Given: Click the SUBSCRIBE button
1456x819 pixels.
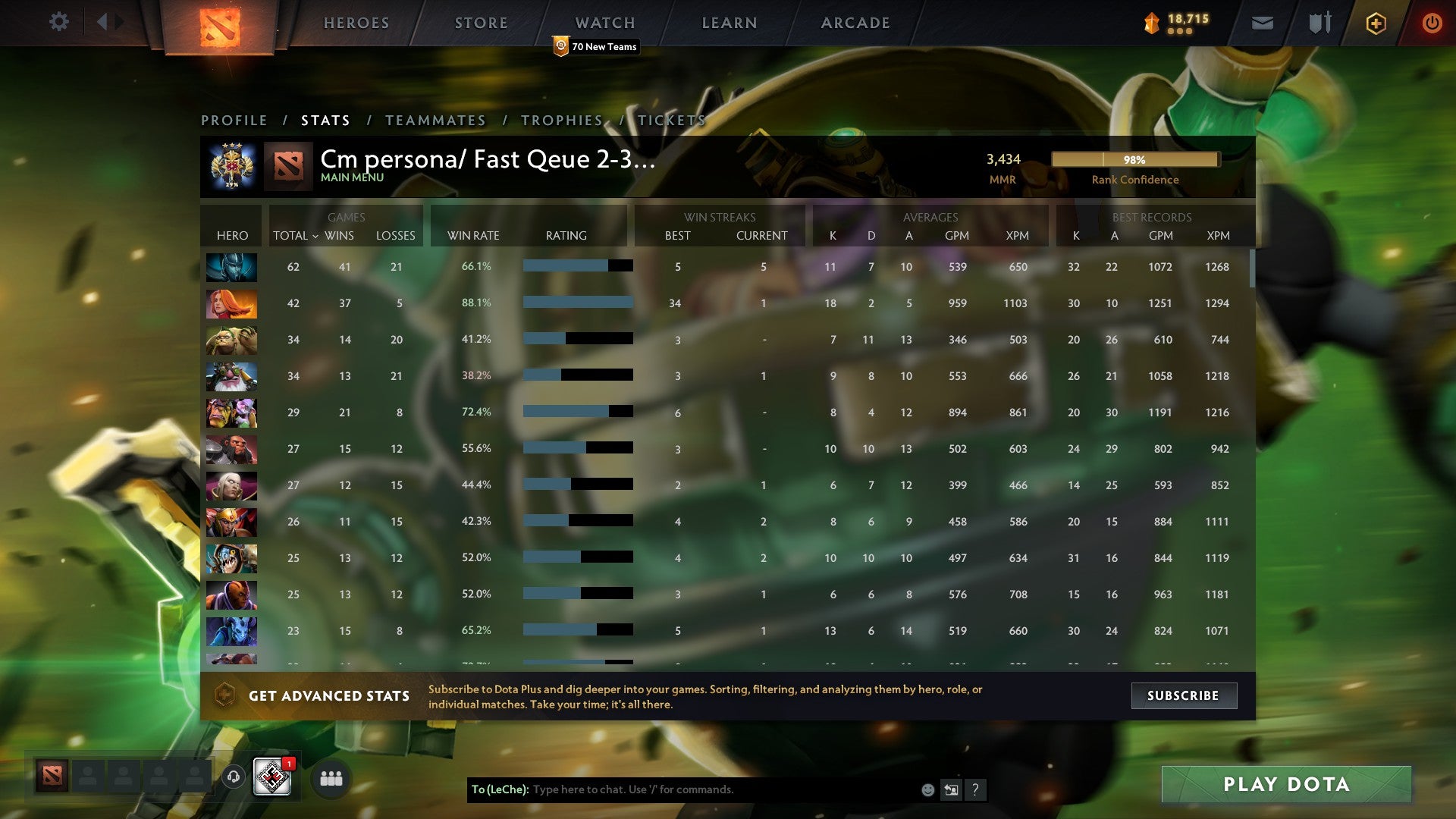Looking at the screenshot, I should coord(1184,695).
